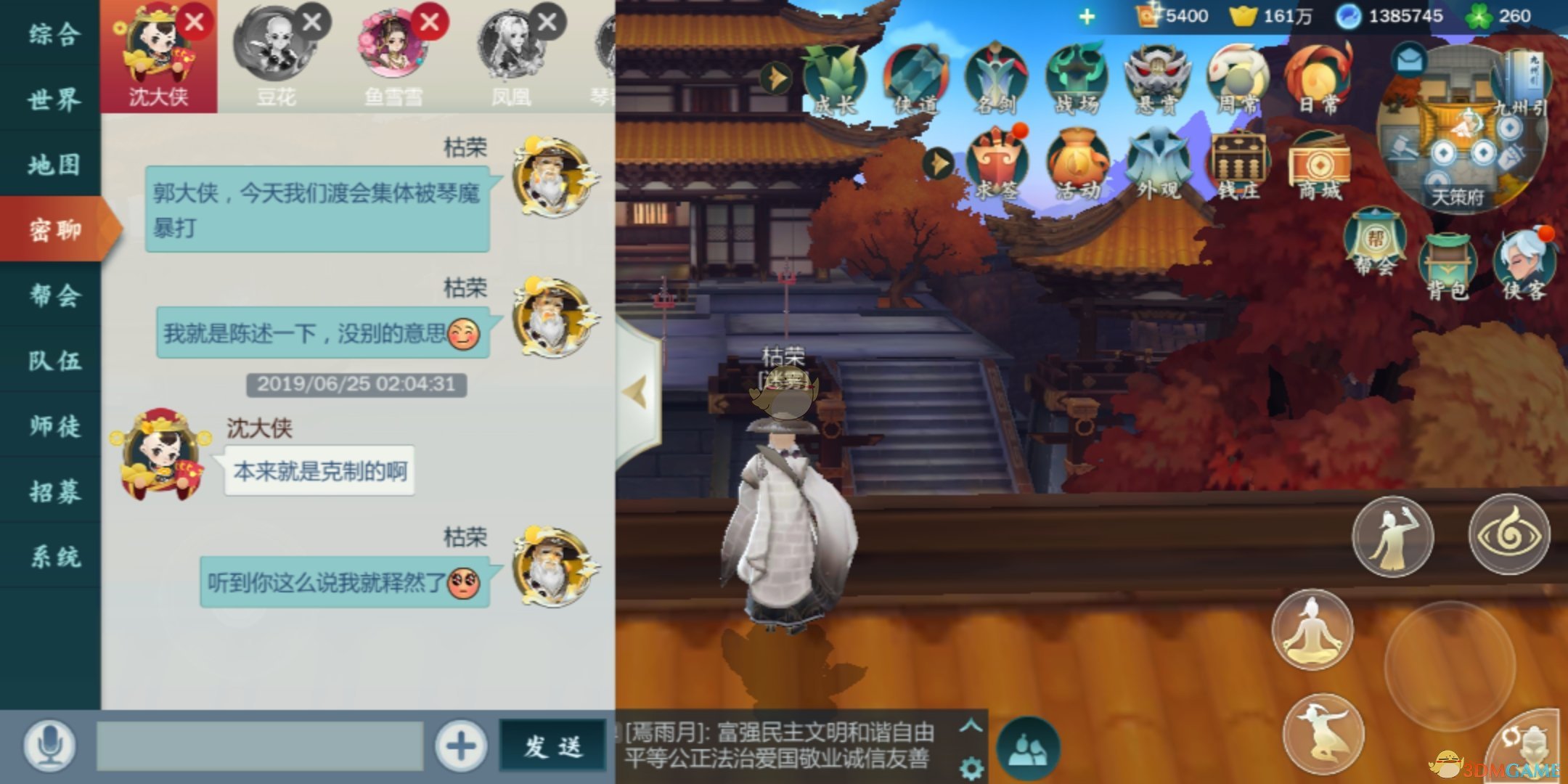Viewport: 1568px width, 784px height.
Task: Toggle the dance emote action button
Action: point(1392,535)
